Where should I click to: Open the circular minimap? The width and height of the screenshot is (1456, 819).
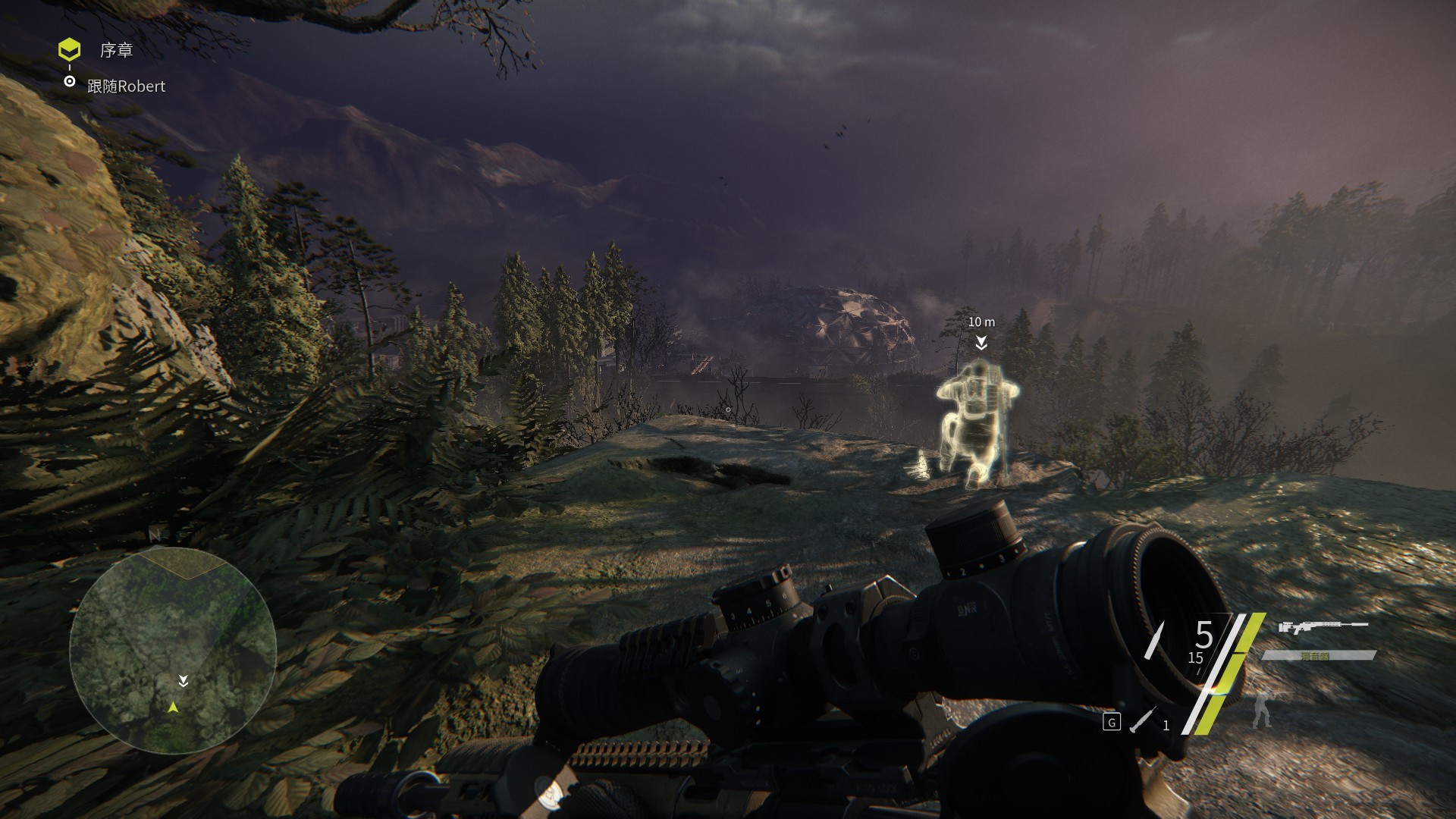173,650
